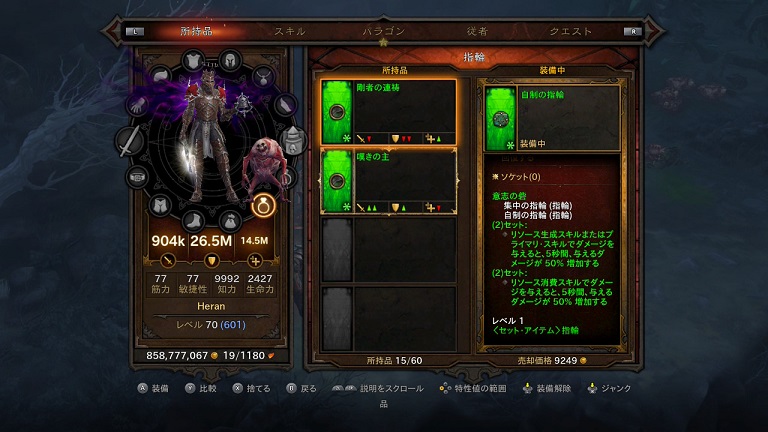Select the boots equipment slot
The width and height of the screenshot is (768, 432).
point(193,219)
